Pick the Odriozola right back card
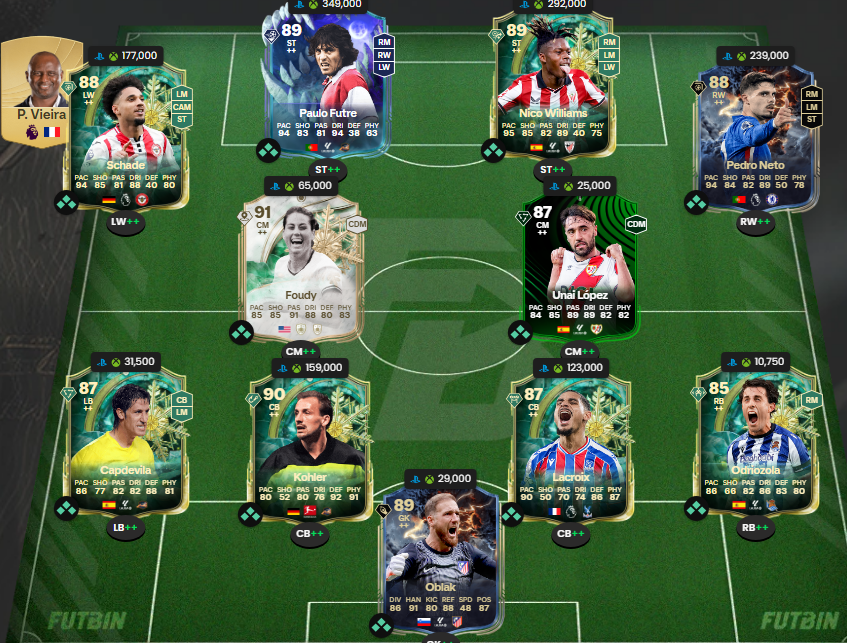 (x=755, y=443)
